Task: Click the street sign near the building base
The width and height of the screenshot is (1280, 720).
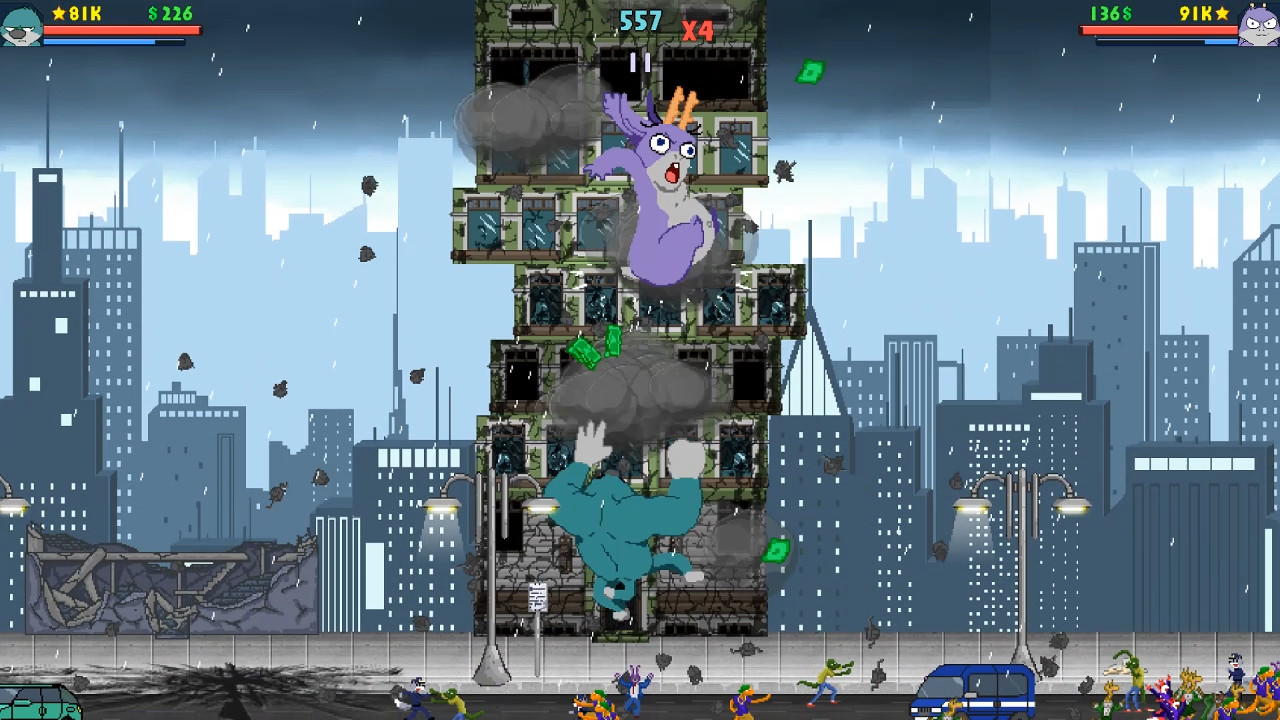Action: tap(537, 597)
